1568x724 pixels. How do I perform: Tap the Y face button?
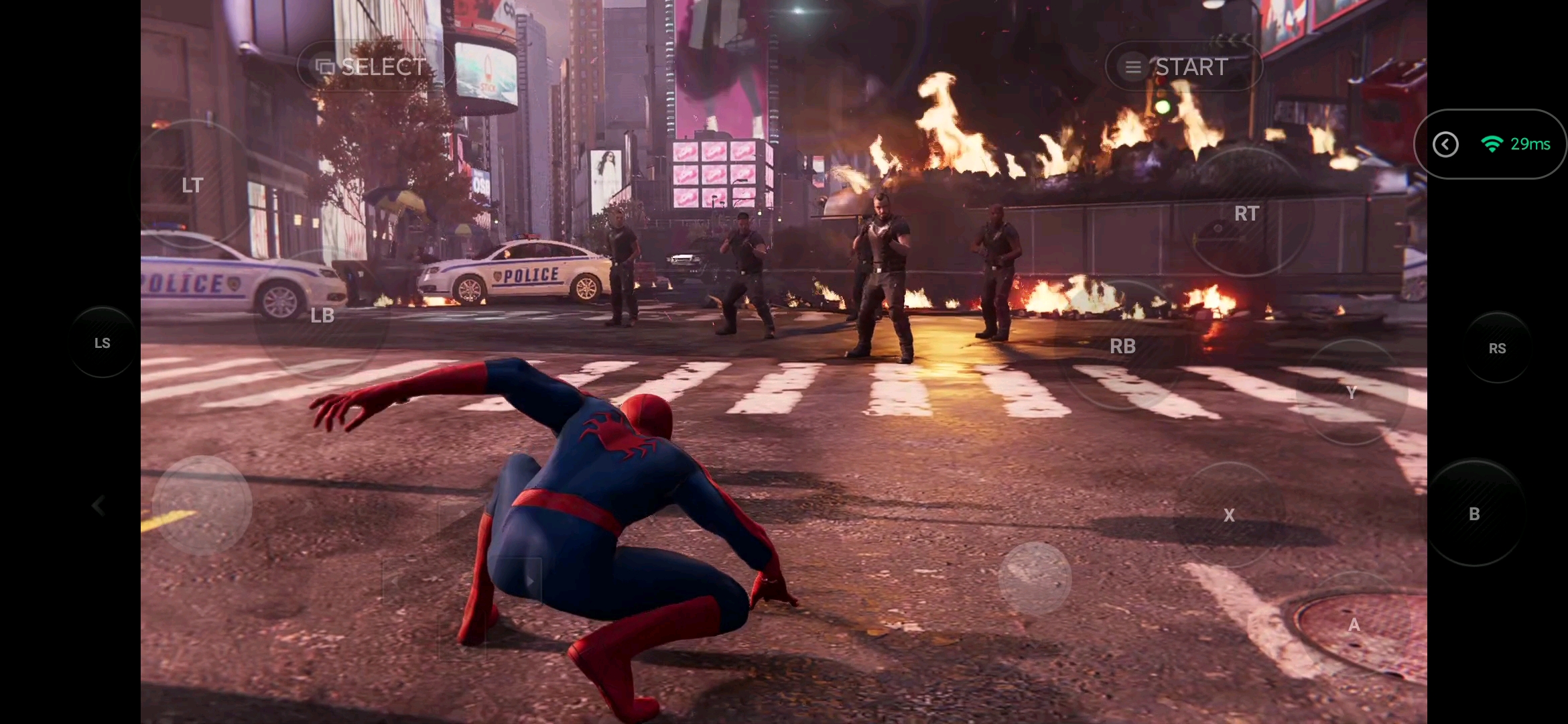[1351, 393]
